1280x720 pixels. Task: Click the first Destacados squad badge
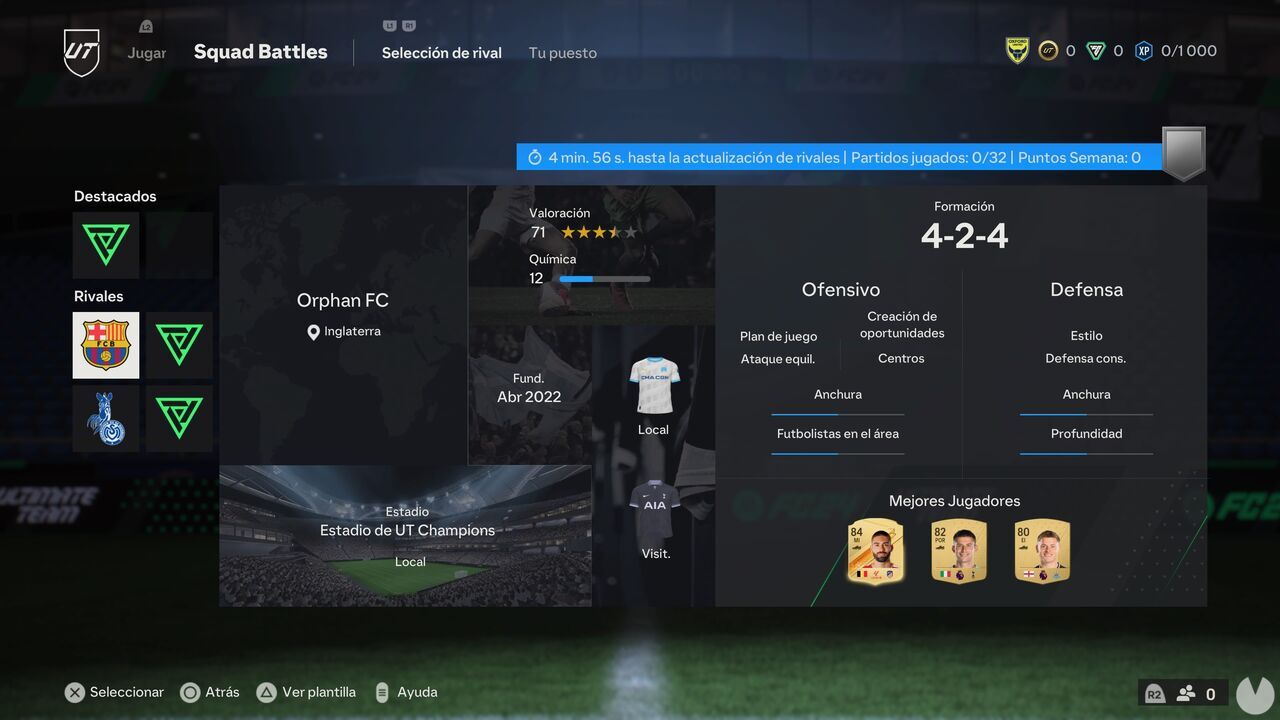click(x=105, y=245)
